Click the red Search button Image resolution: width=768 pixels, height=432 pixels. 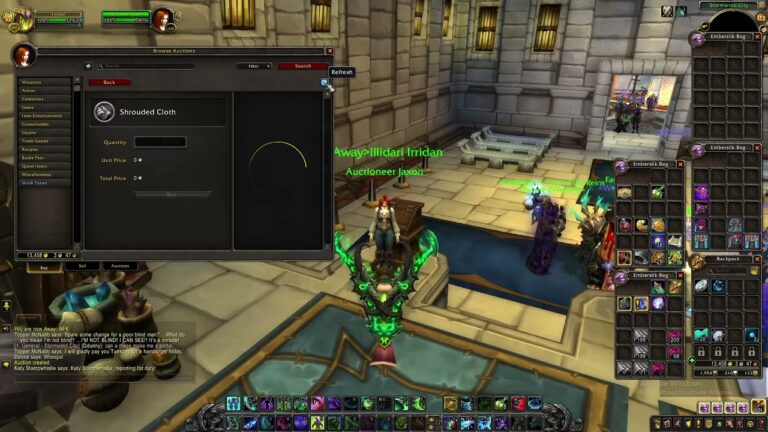[x=302, y=66]
